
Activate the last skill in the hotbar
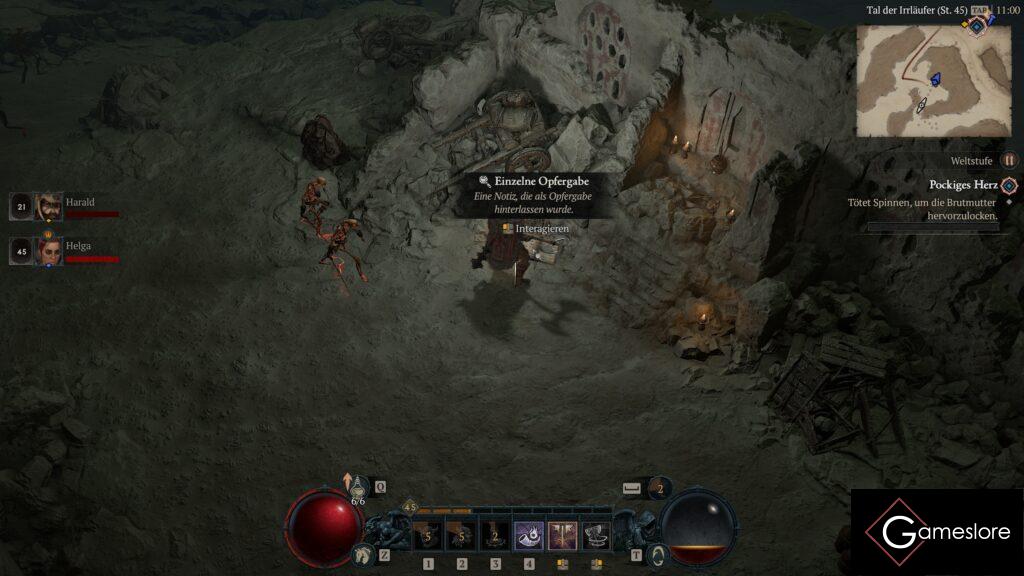click(596, 537)
